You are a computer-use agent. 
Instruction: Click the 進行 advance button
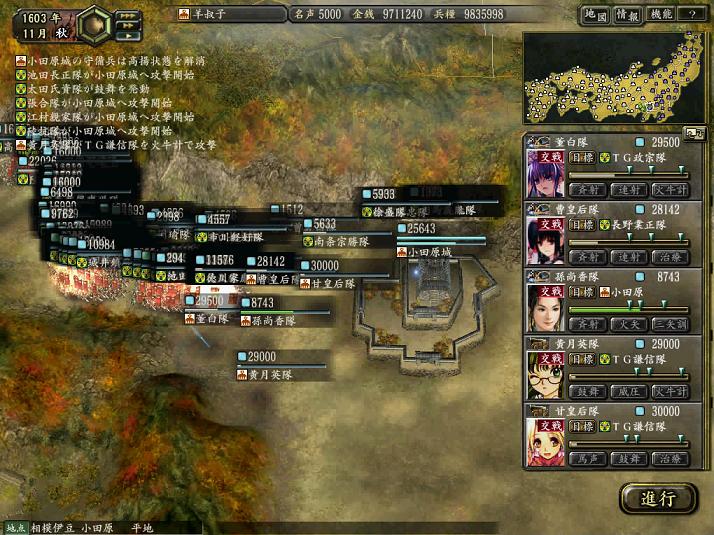coord(658,497)
